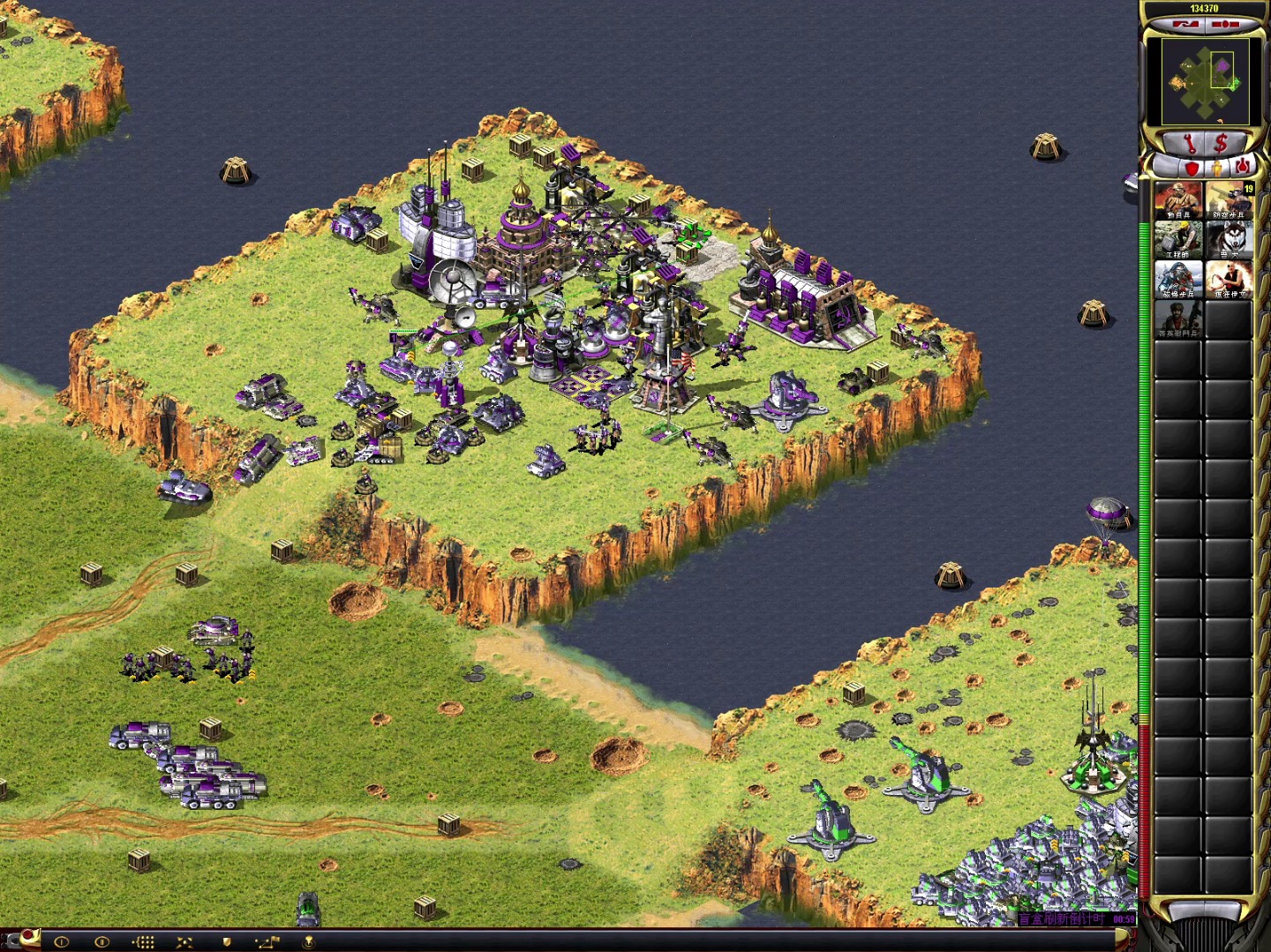Select the elite combat soldier cameo

1178,319
